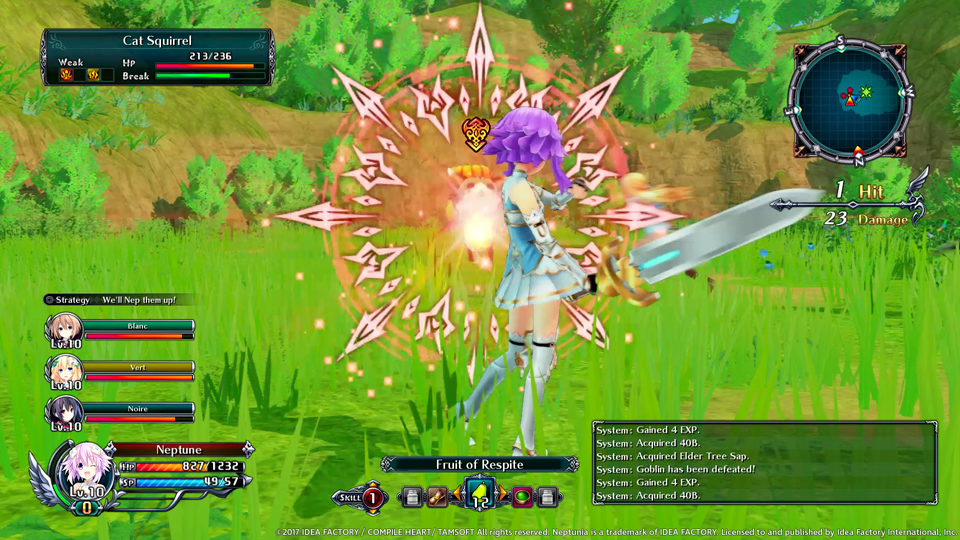Viewport: 960px width, 540px height.
Task: Select the green orb item slot
Action: coord(522,496)
